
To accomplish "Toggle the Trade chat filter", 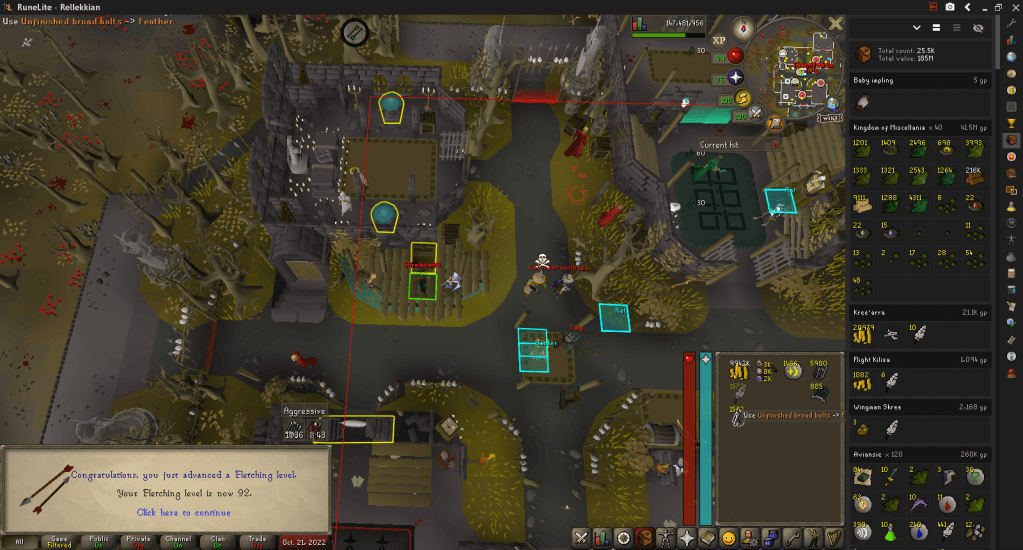I will click(x=256, y=542).
